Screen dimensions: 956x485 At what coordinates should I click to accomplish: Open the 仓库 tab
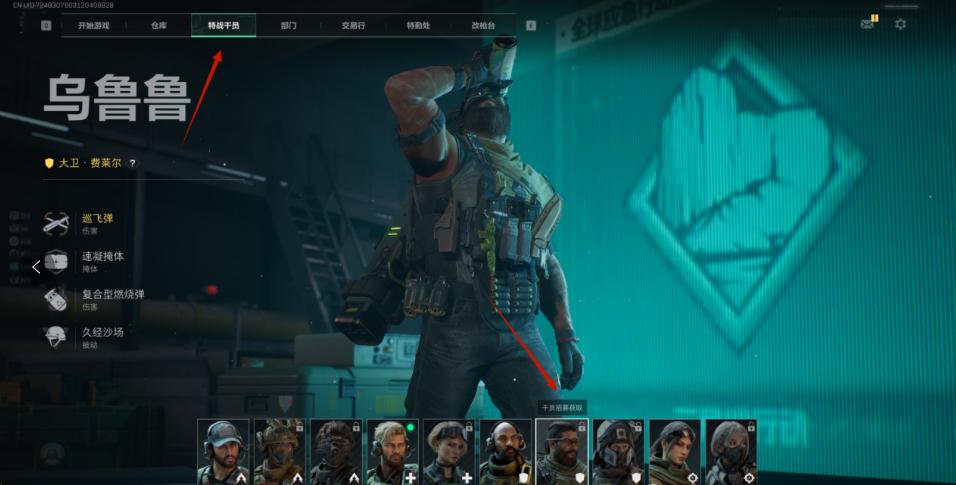coord(158,25)
